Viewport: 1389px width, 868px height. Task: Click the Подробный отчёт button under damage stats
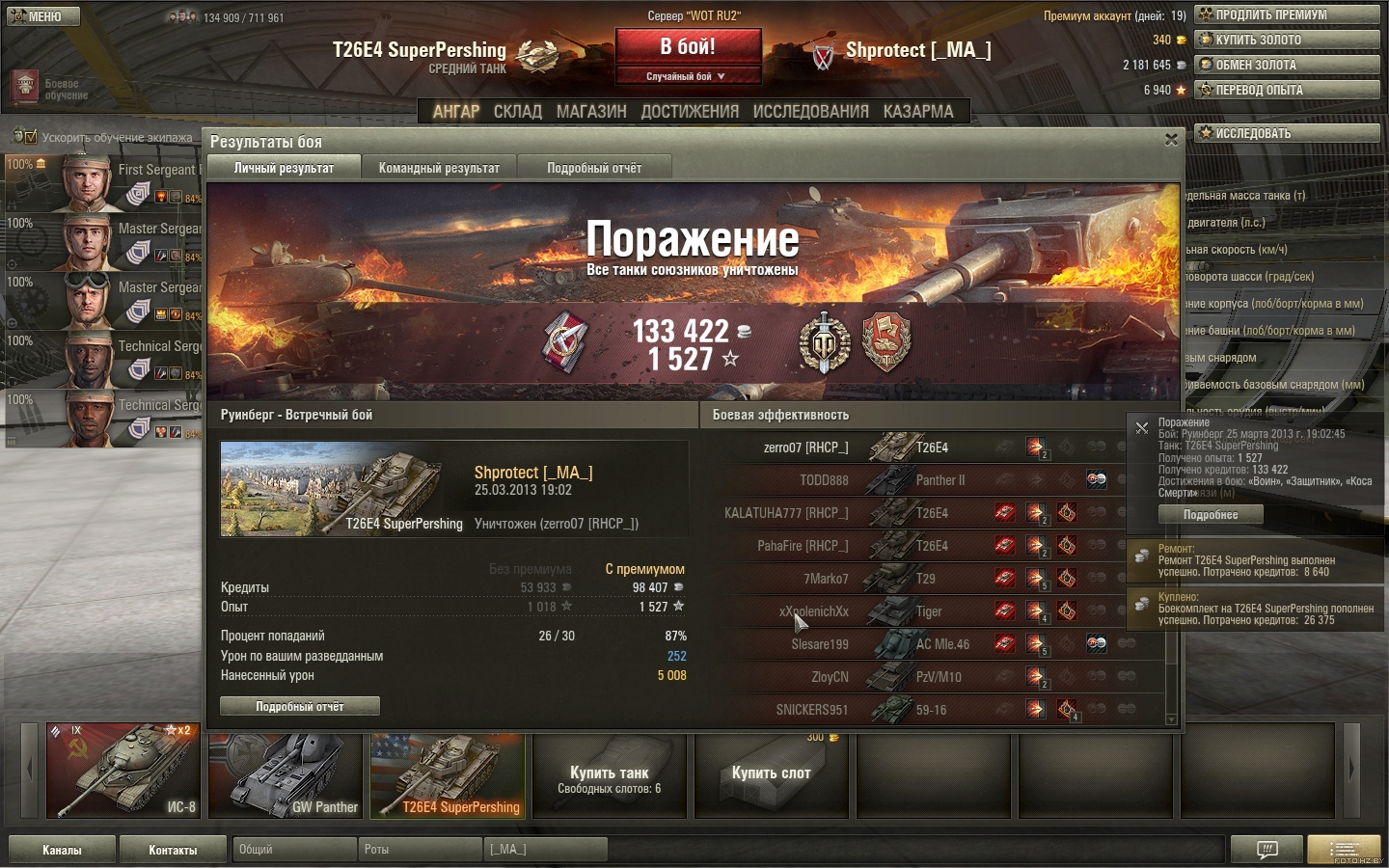click(x=300, y=707)
